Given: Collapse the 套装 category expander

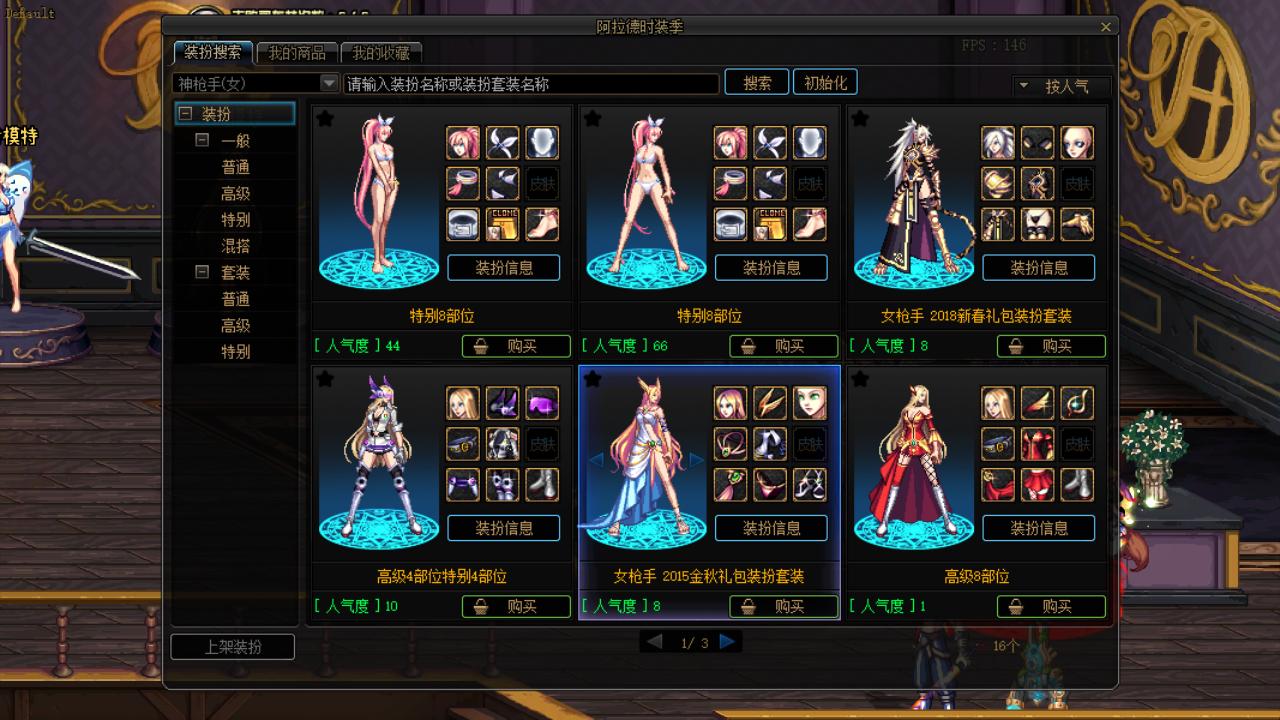Looking at the screenshot, I should (202, 272).
